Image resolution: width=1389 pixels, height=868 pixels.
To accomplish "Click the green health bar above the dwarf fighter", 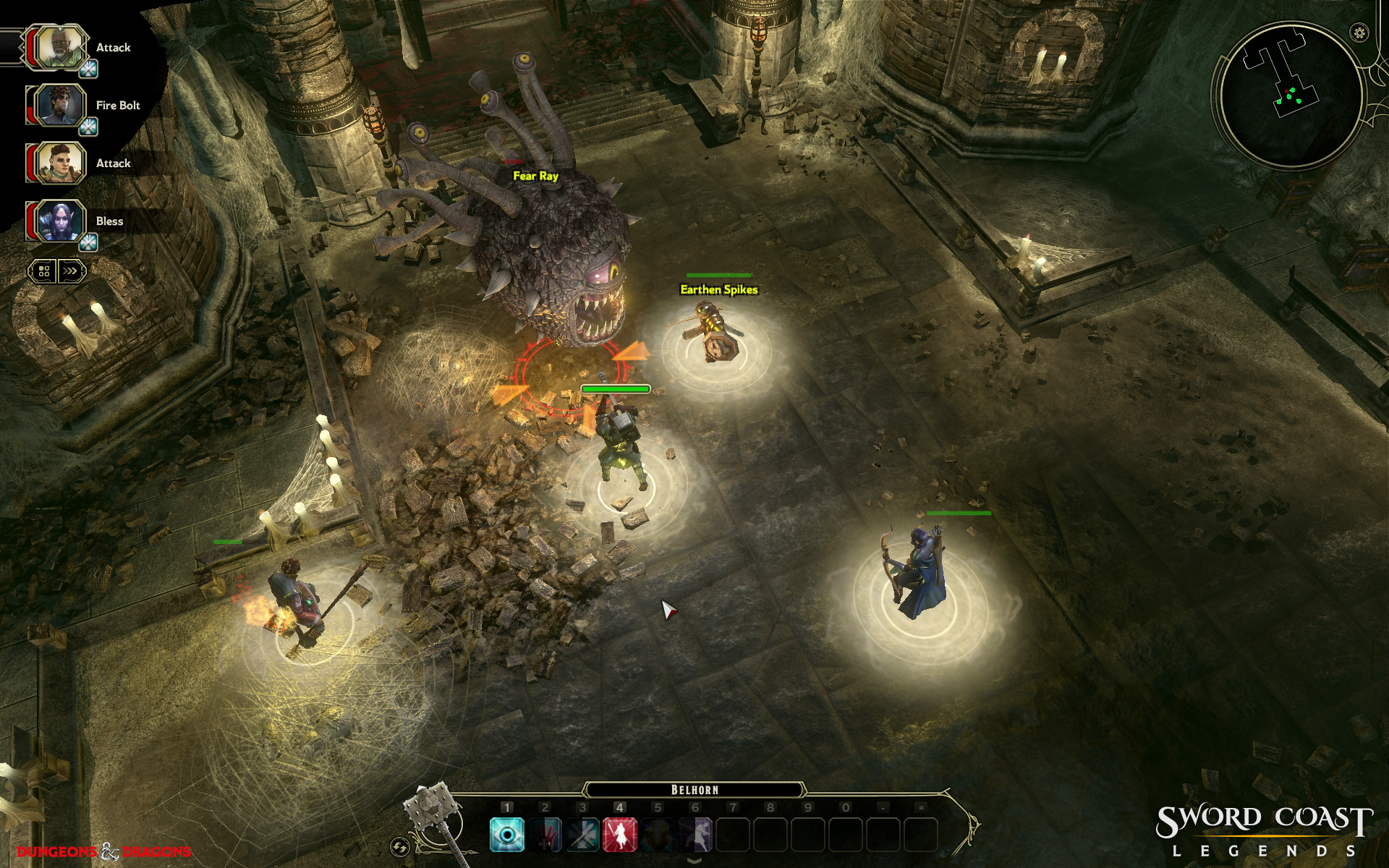I will coord(615,388).
